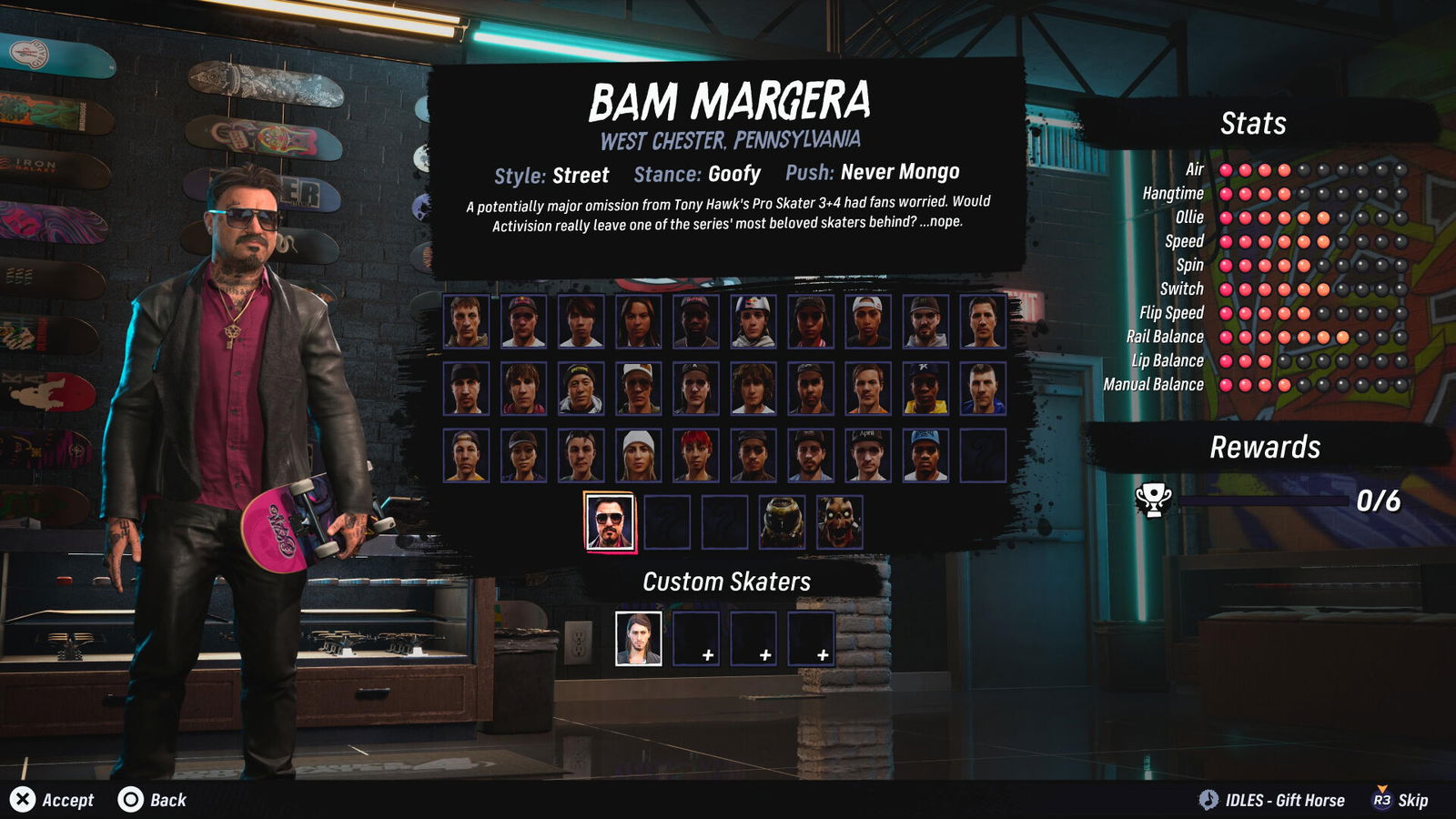Choose the skater wearing a Red Bull helmet
The height and width of the screenshot is (819, 1456).
pos(753,321)
